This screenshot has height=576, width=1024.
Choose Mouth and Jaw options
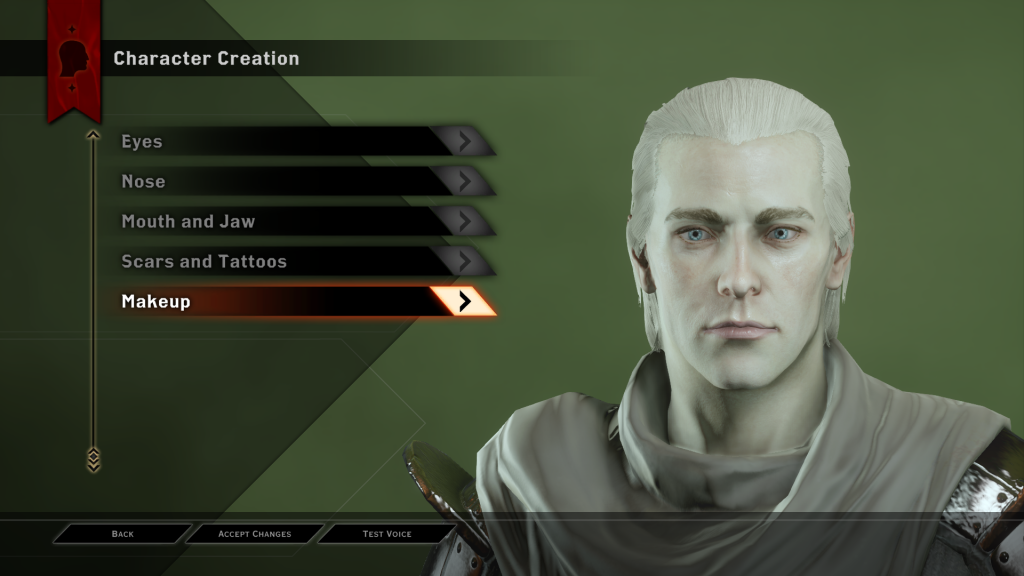pos(300,221)
